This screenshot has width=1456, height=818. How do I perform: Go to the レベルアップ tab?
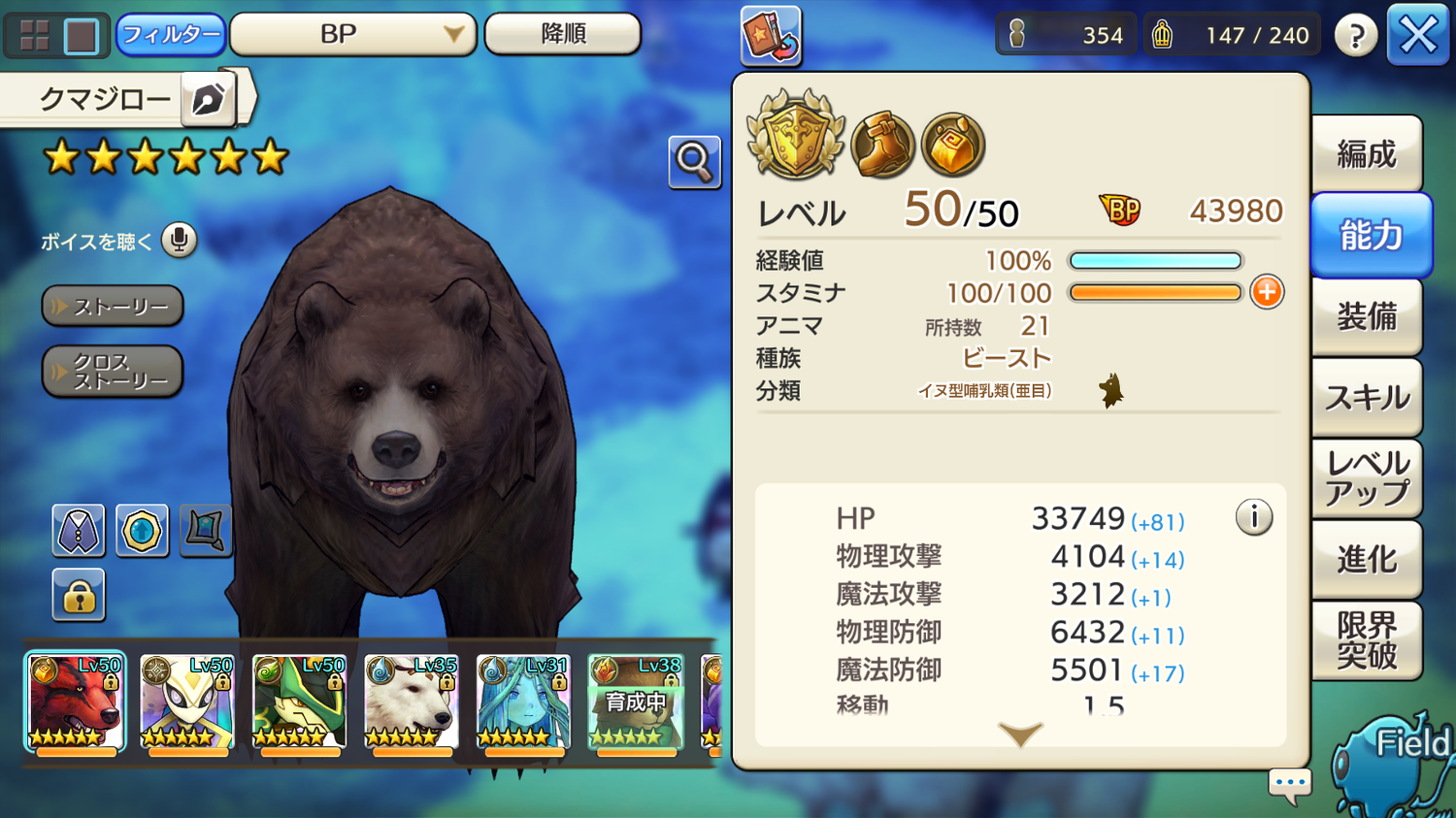1366,477
